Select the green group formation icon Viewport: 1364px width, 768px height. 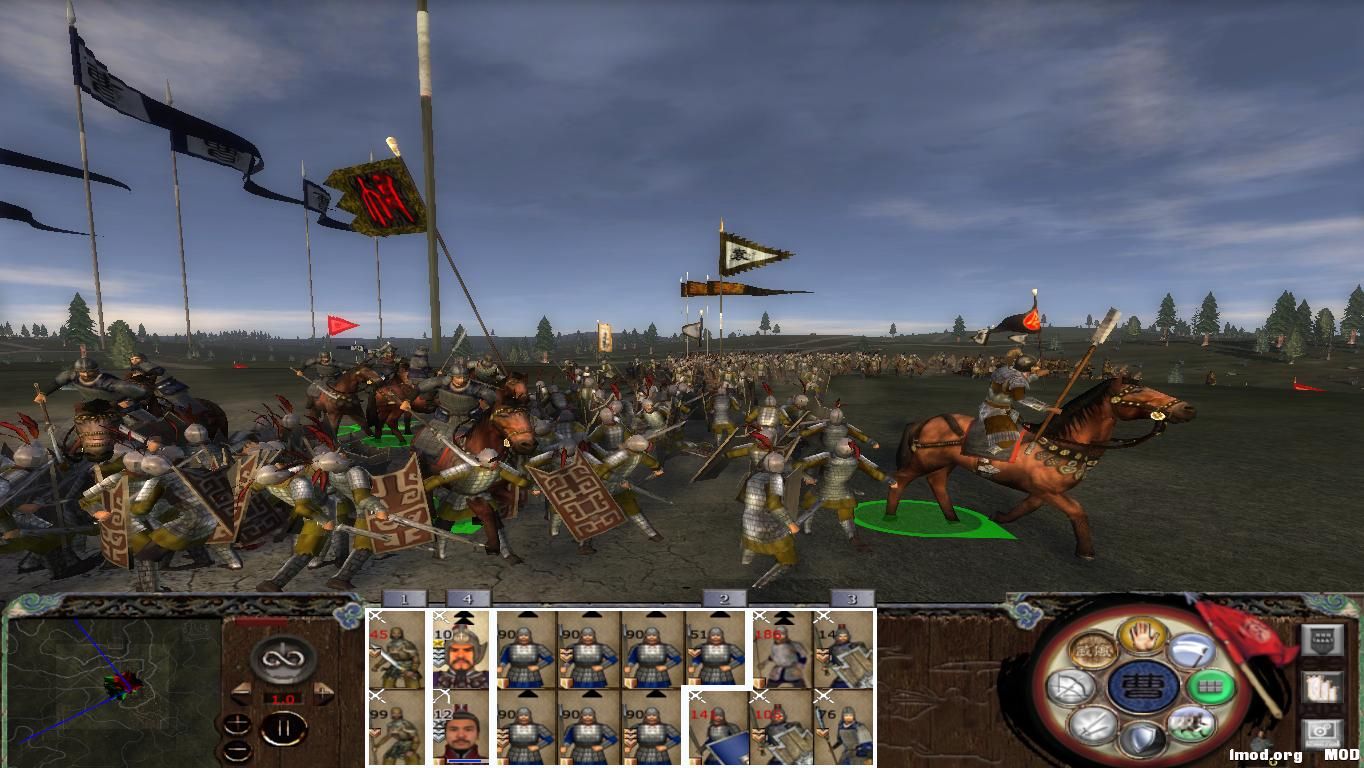[1211, 687]
